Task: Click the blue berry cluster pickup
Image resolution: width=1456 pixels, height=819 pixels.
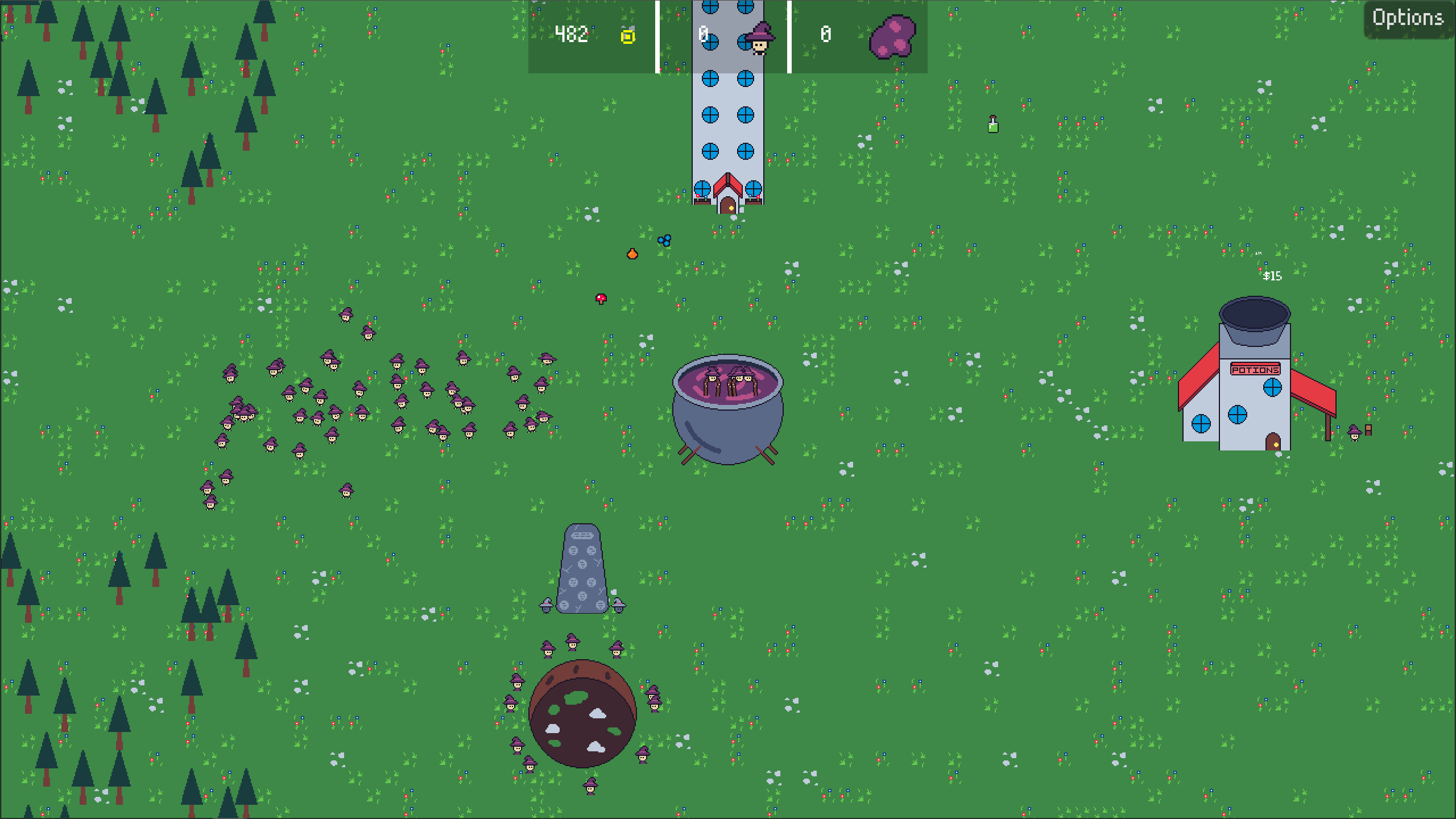Action: tap(664, 241)
